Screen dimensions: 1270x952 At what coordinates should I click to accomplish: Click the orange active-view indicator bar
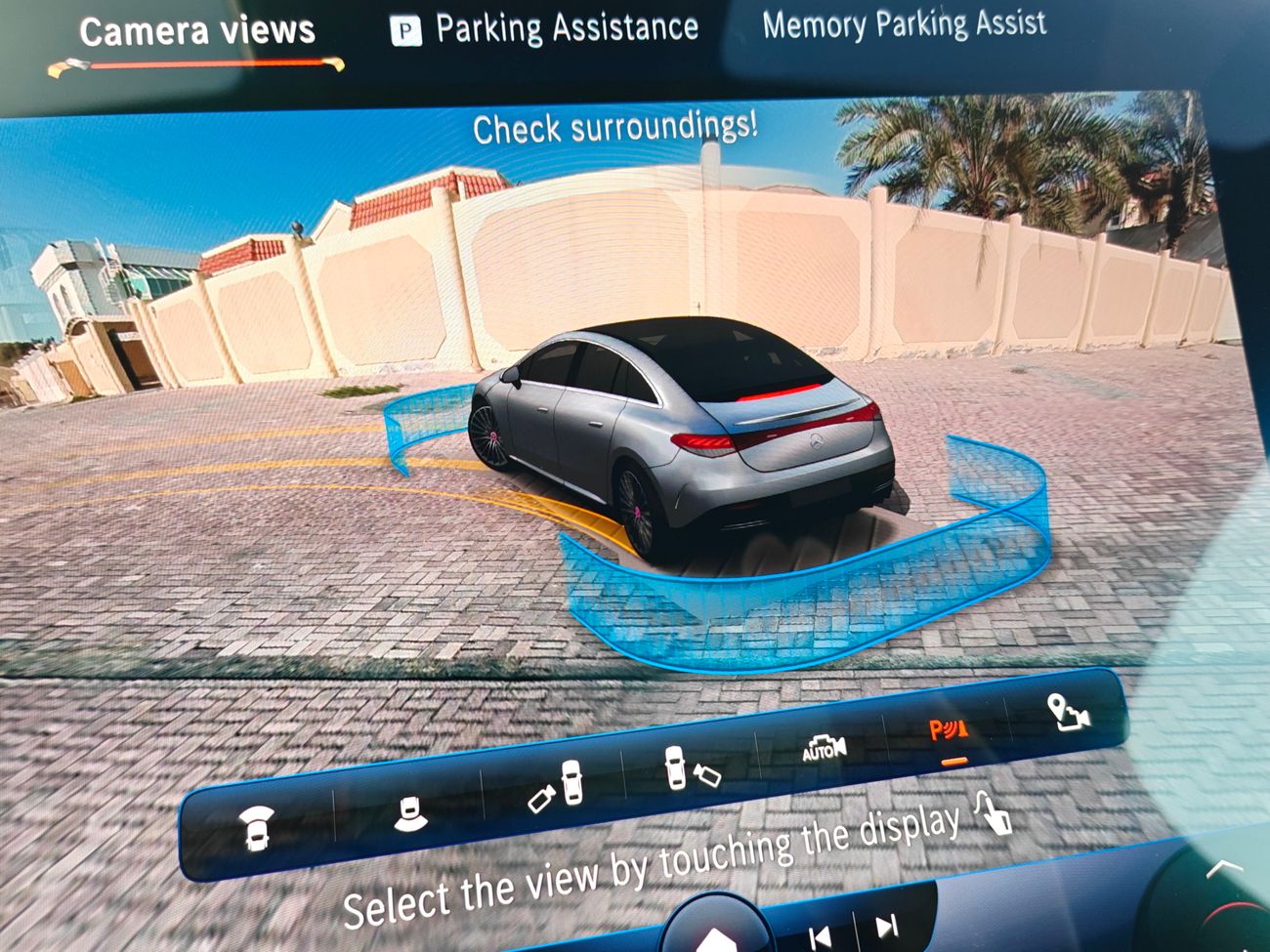(953, 759)
